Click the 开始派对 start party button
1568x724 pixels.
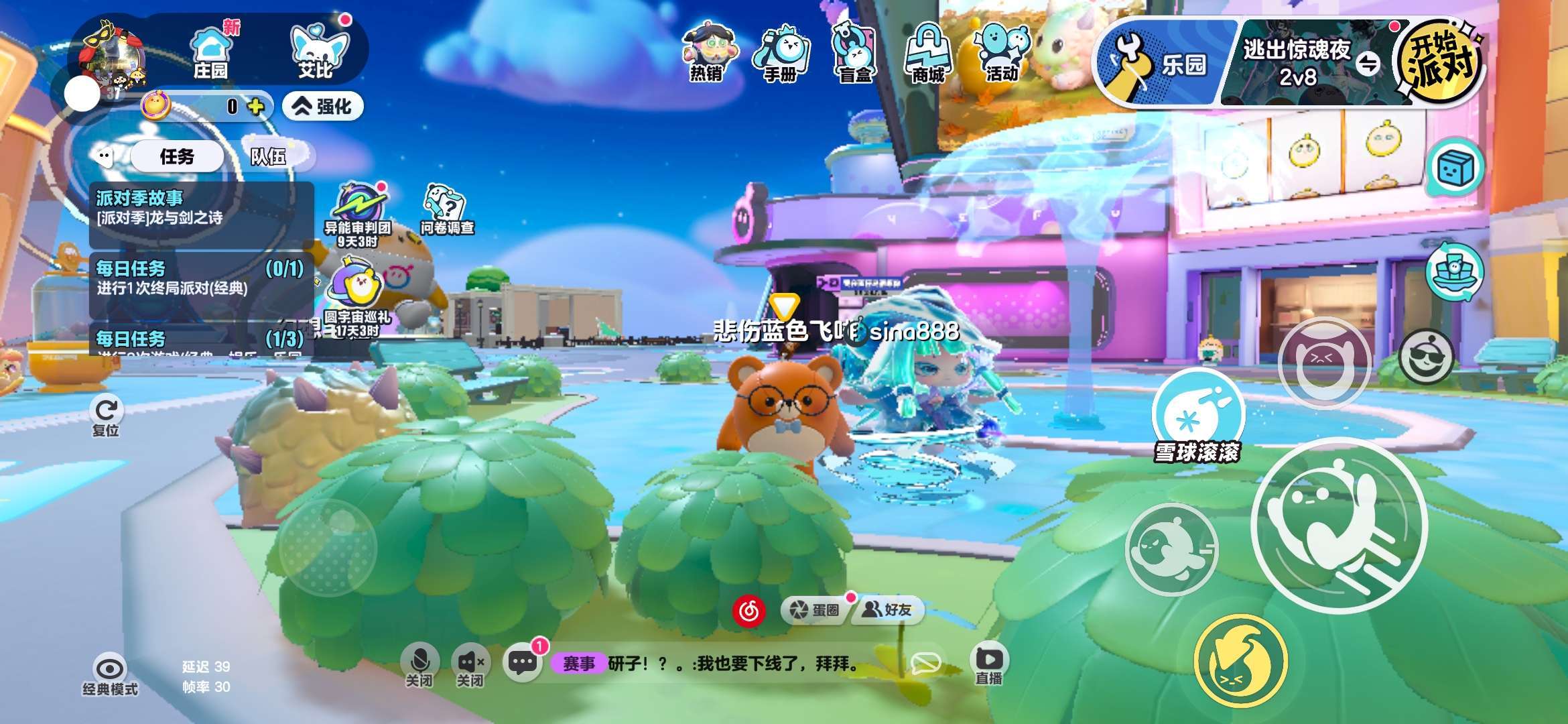pos(1441,62)
